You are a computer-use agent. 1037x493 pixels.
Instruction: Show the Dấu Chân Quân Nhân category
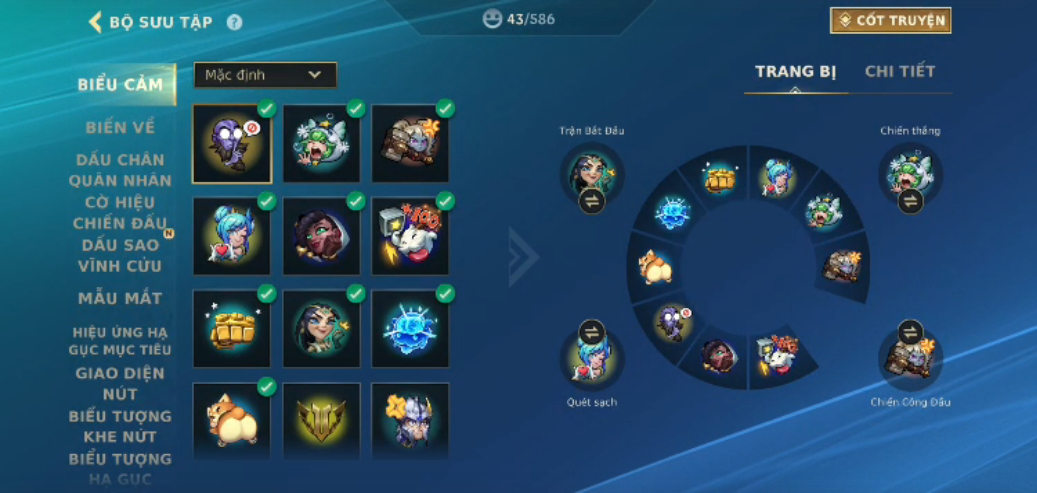[120, 170]
